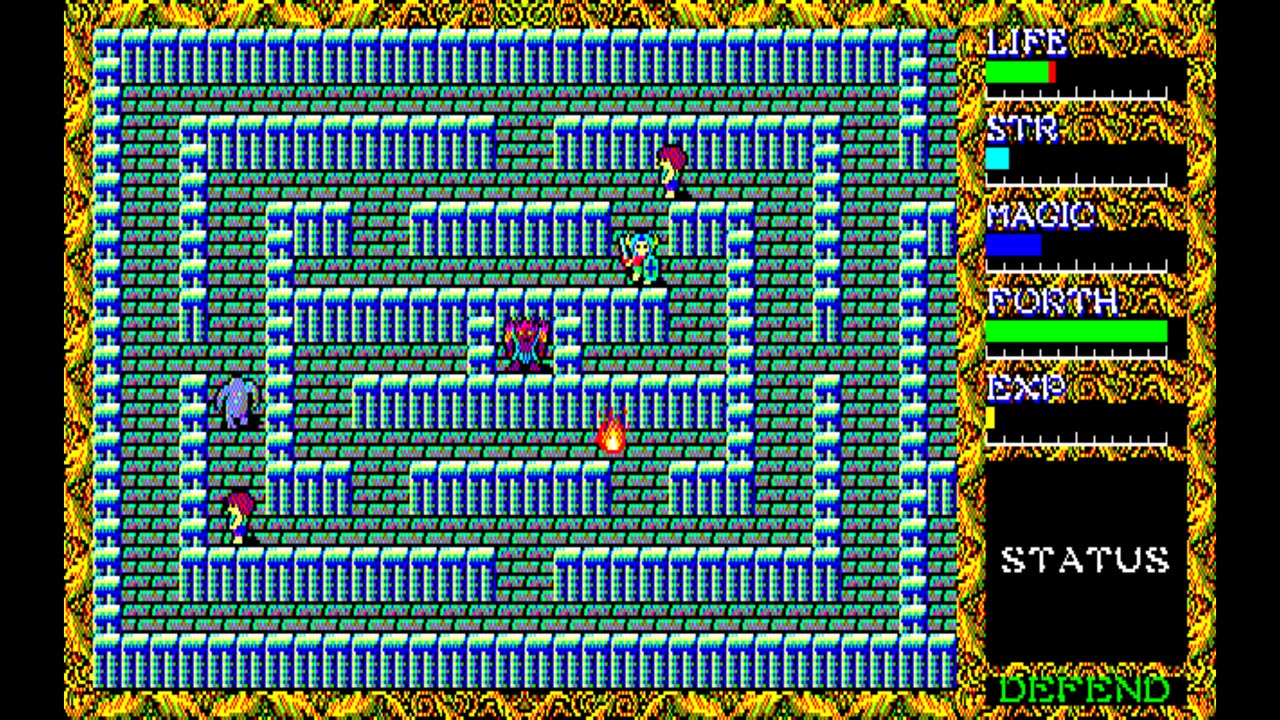Switch to the STATUS view
Image resolution: width=1280 pixels, height=720 pixels.
tap(1086, 557)
